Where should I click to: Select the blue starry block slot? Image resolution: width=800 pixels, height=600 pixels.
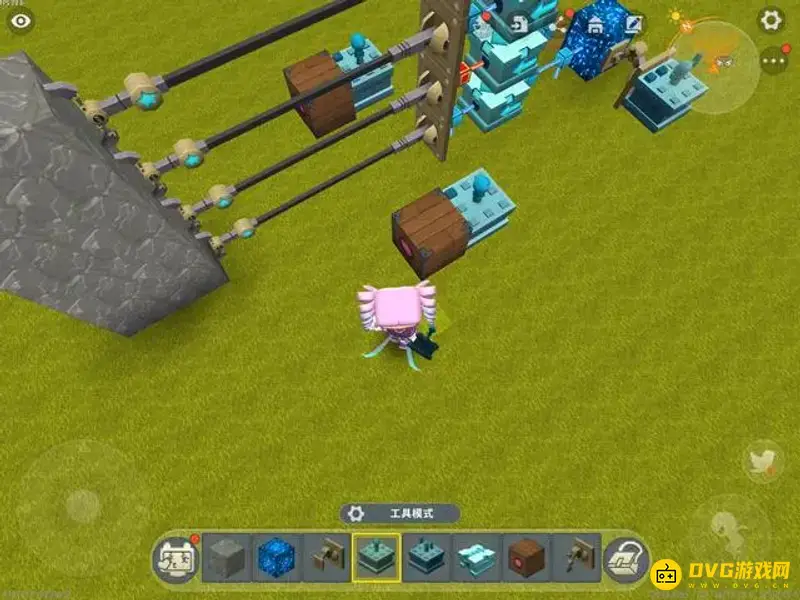pos(275,557)
